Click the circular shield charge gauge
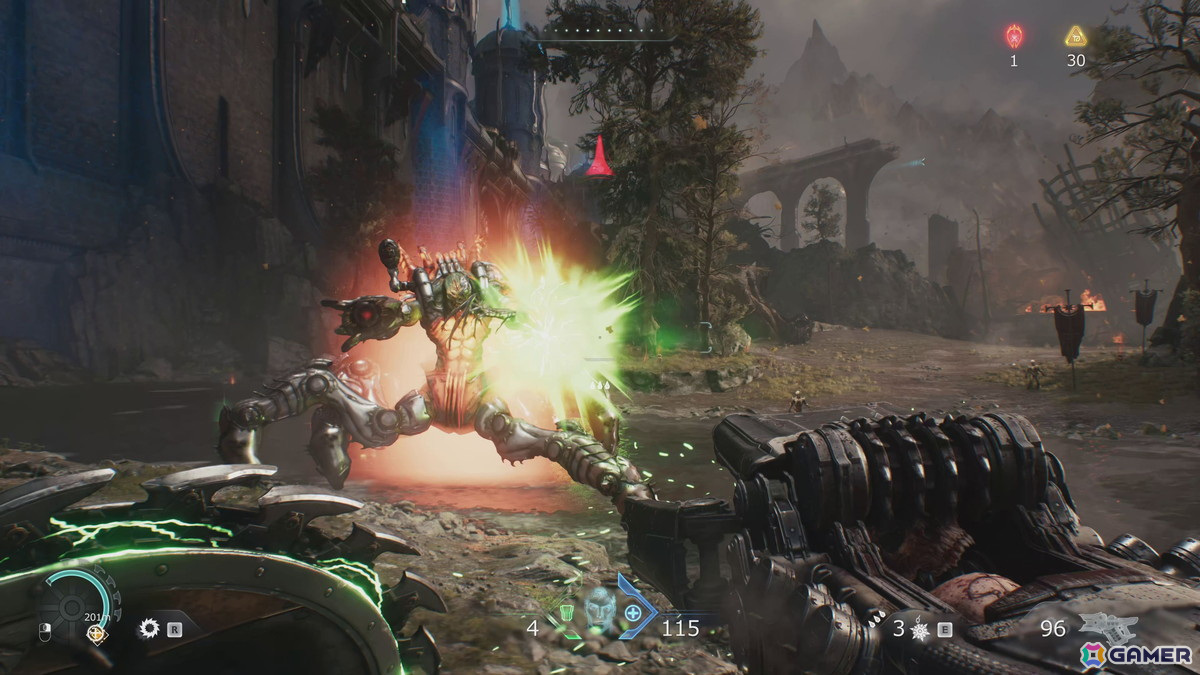 click(x=70, y=603)
